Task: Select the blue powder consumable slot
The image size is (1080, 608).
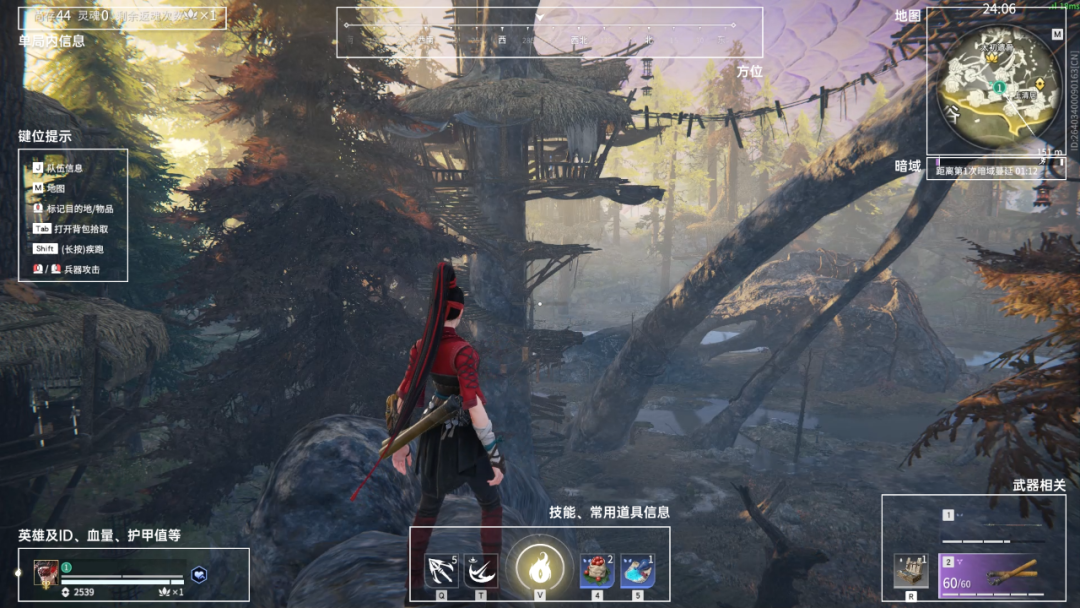Action: [x=637, y=571]
